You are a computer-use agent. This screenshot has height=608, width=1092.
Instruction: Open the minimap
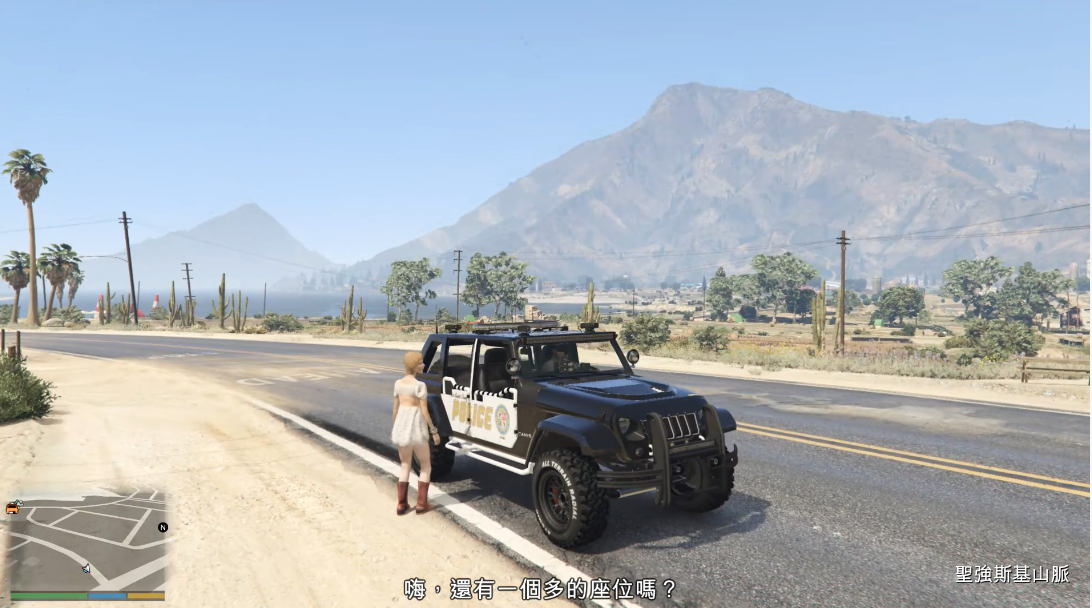[x=87, y=540]
